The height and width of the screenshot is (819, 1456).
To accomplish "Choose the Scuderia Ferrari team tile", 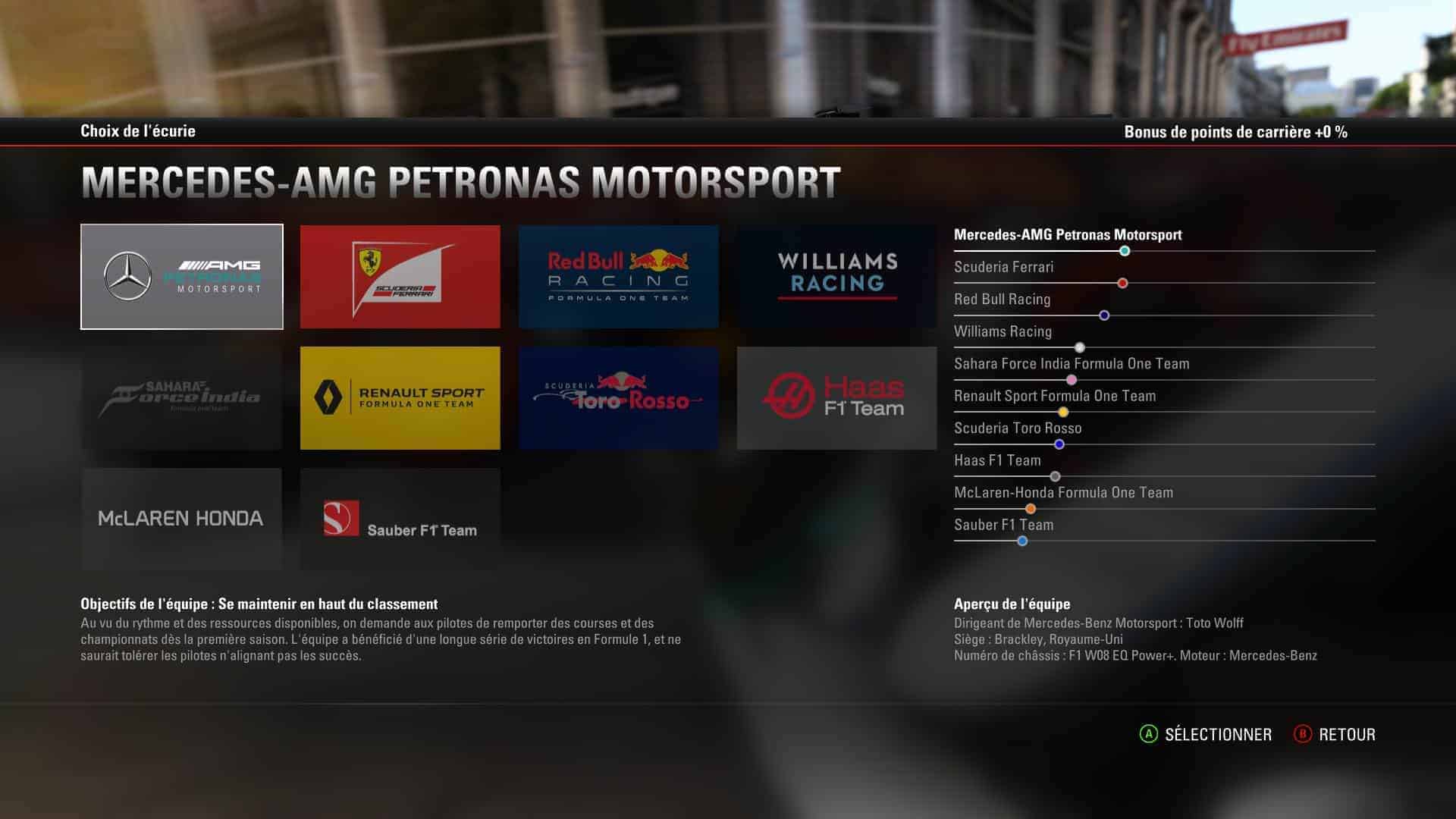I will (x=400, y=277).
